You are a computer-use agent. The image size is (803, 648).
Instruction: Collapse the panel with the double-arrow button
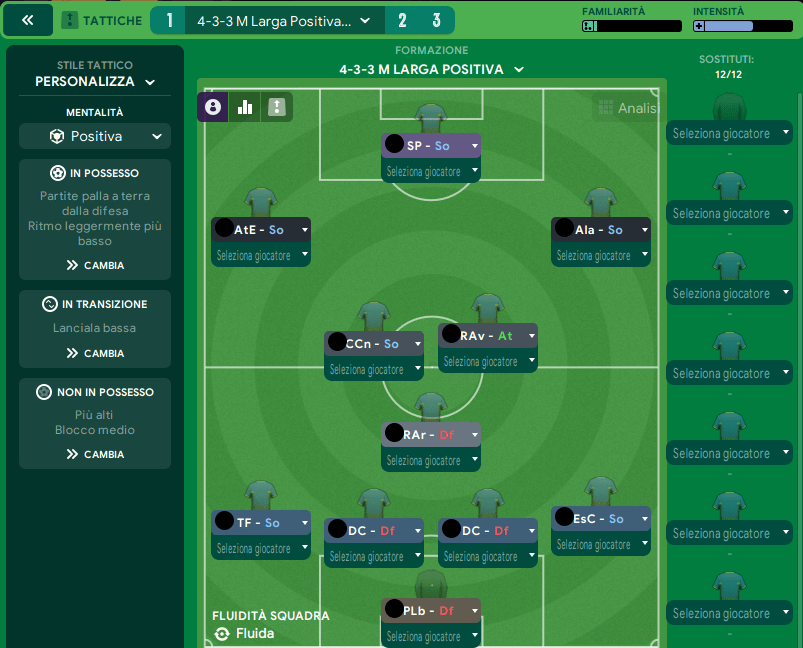click(28, 20)
